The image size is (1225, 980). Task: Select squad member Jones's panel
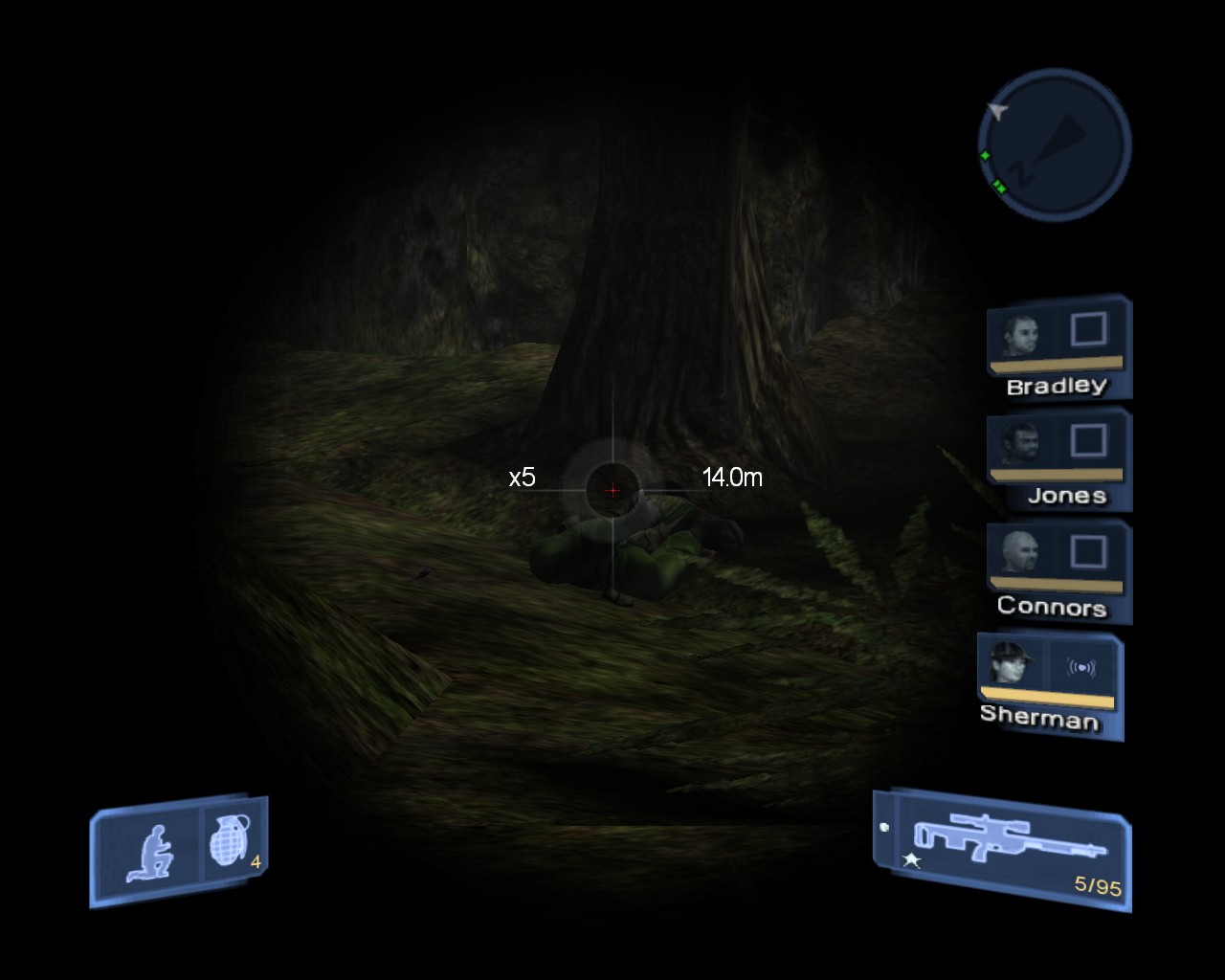point(1058,458)
